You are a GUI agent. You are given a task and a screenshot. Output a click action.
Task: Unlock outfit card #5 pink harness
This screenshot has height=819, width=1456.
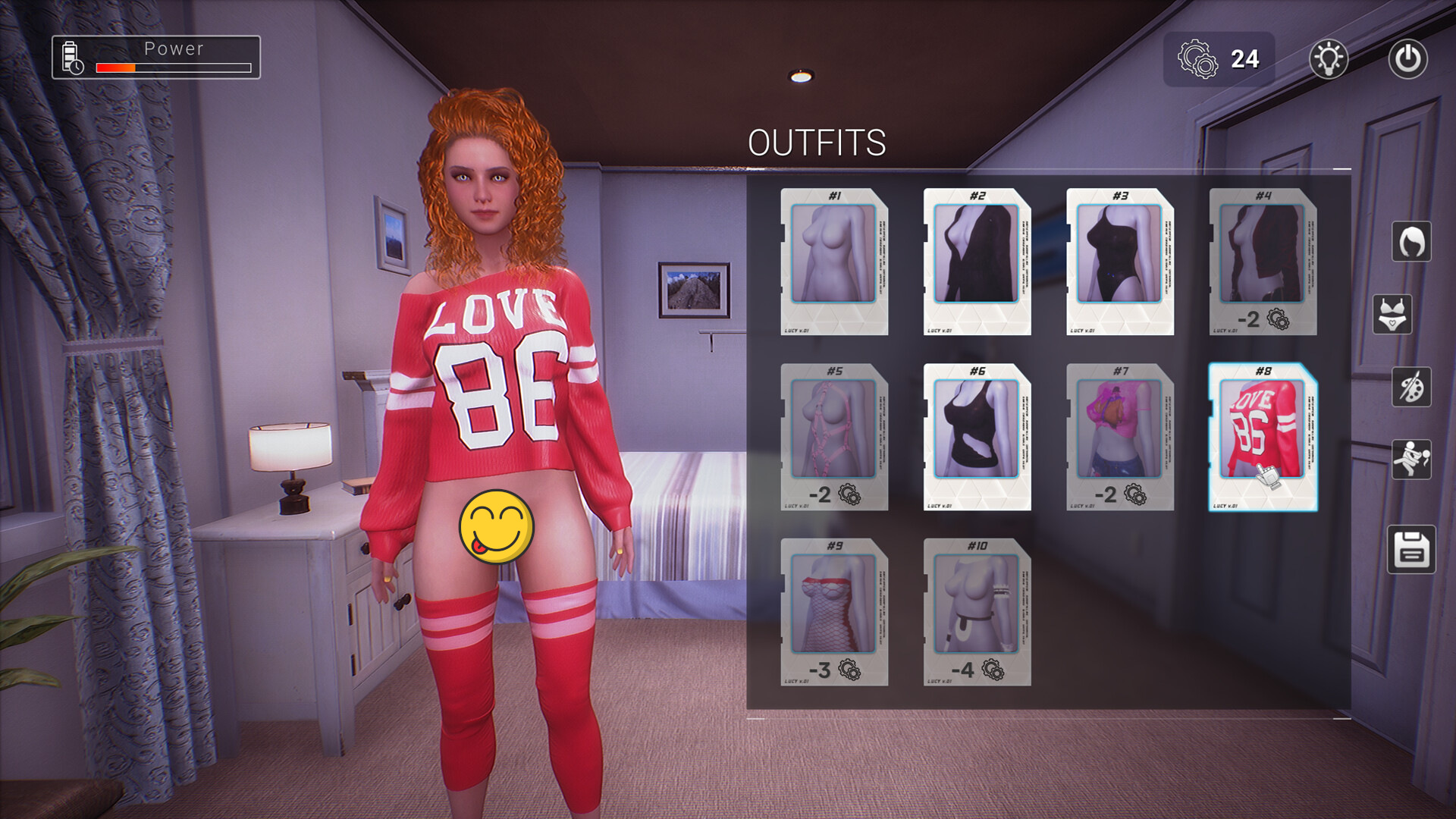pyautogui.click(x=834, y=436)
